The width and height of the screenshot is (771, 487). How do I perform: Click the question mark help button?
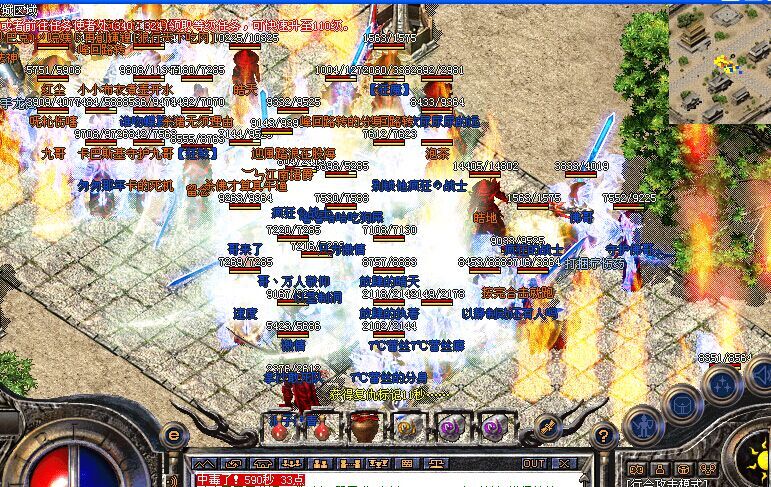[x=604, y=436]
